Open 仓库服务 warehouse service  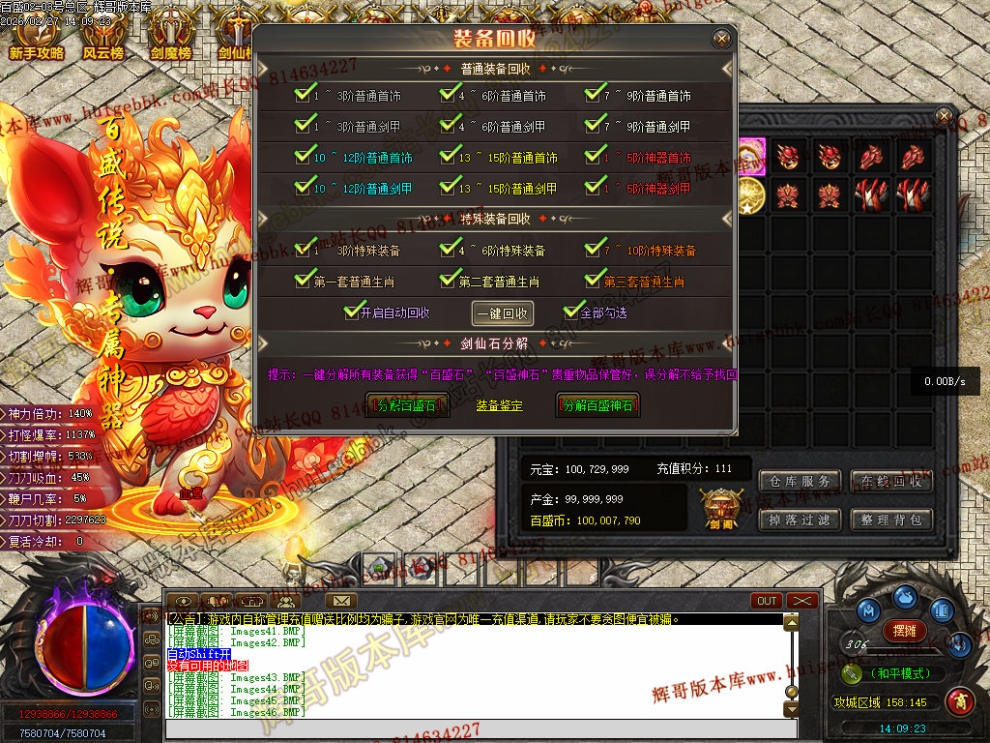797,482
